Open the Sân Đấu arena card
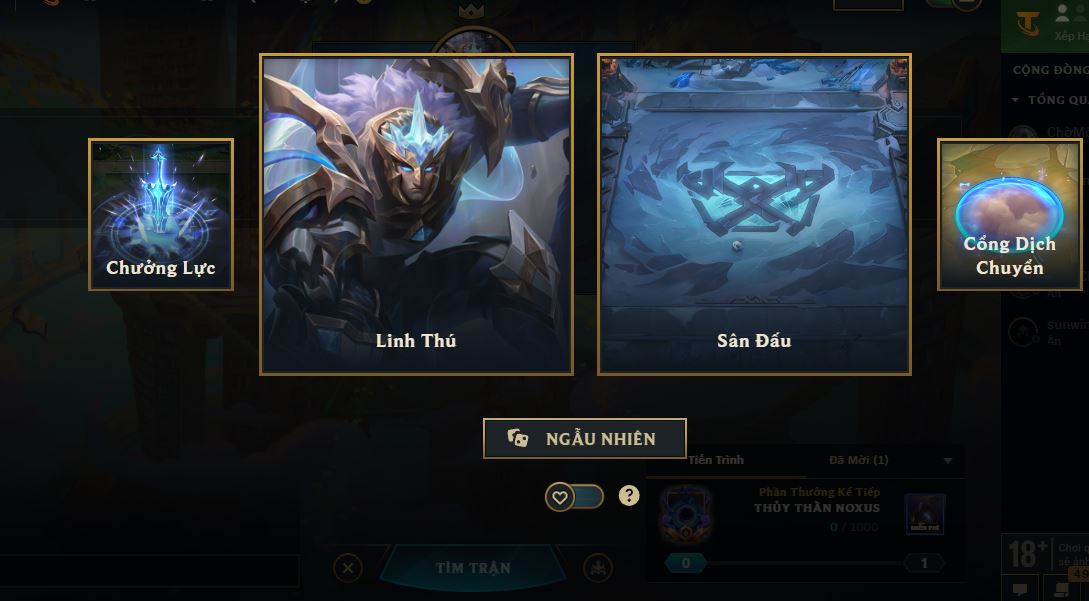This screenshot has height=601, width=1089. point(754,214)
